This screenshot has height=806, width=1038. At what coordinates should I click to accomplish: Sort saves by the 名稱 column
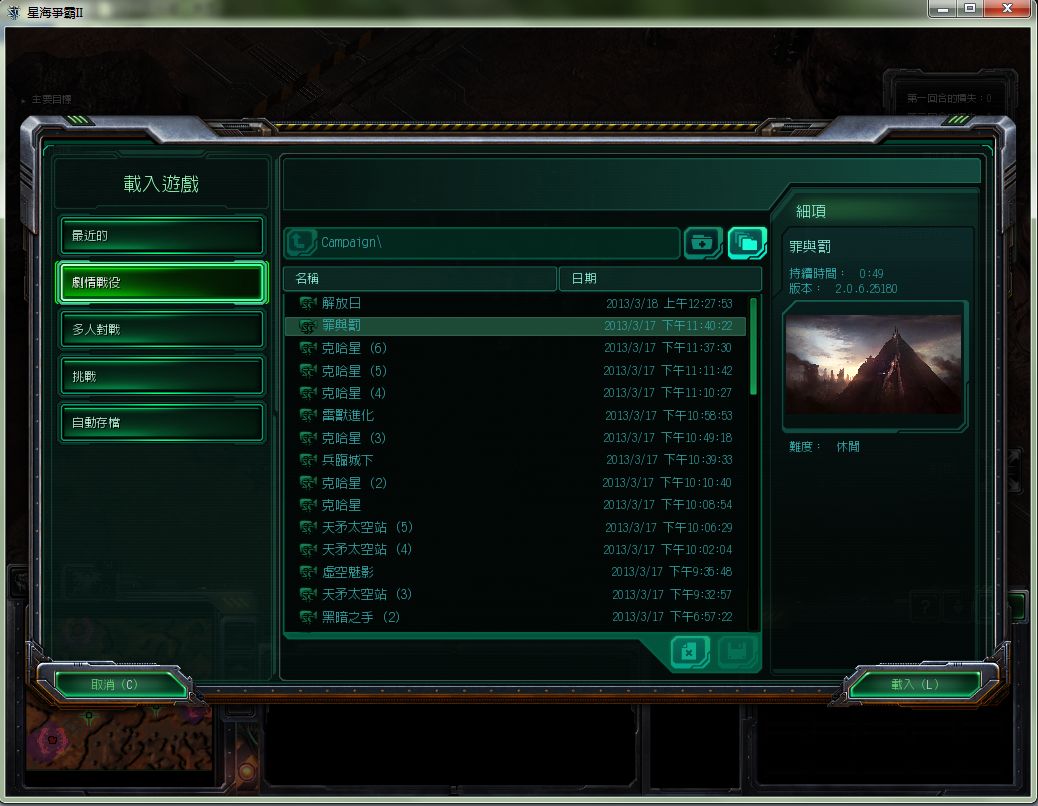click(x=420, y=278)
